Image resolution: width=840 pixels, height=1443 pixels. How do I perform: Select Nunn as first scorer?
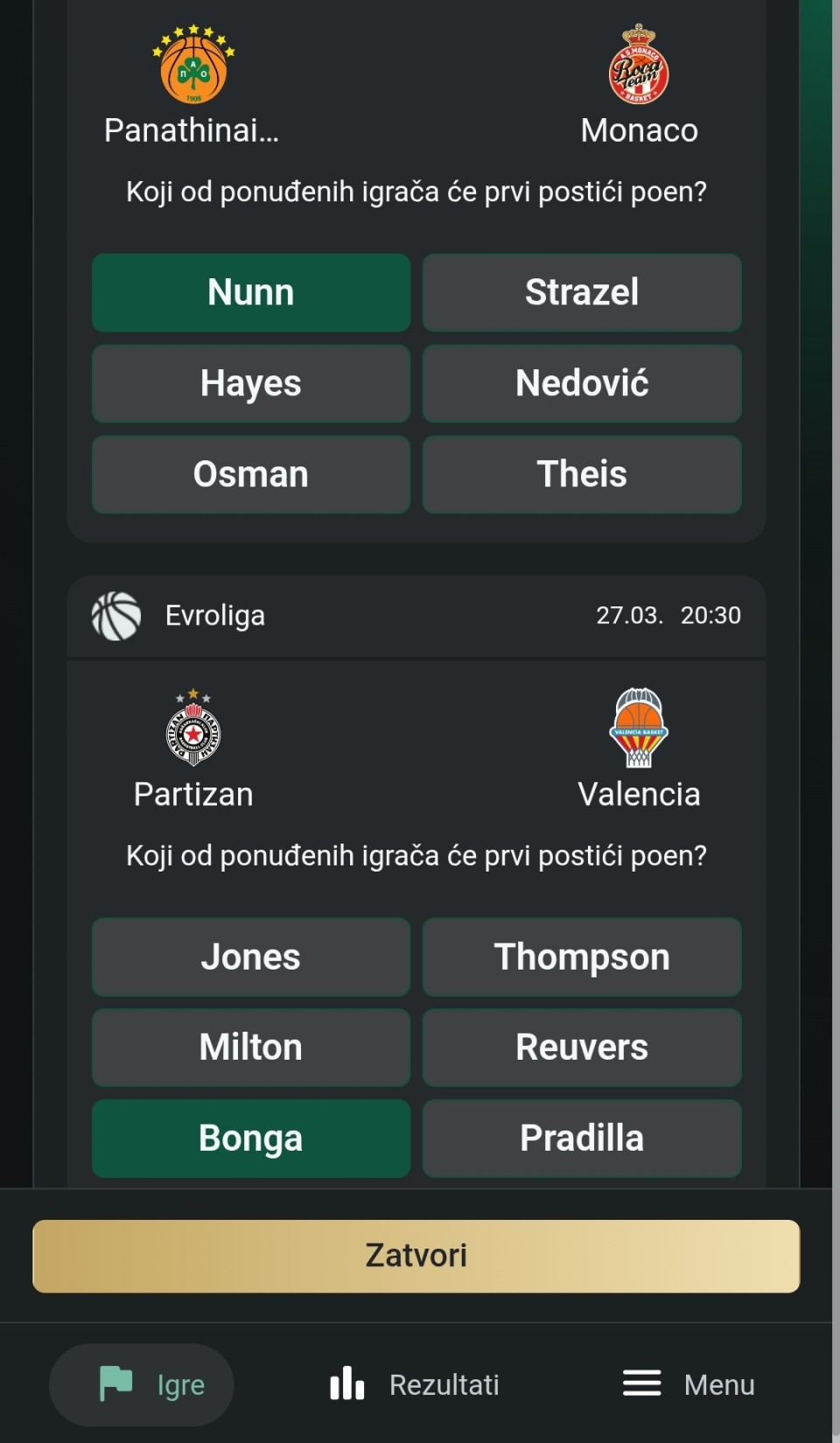coord(250,292)
